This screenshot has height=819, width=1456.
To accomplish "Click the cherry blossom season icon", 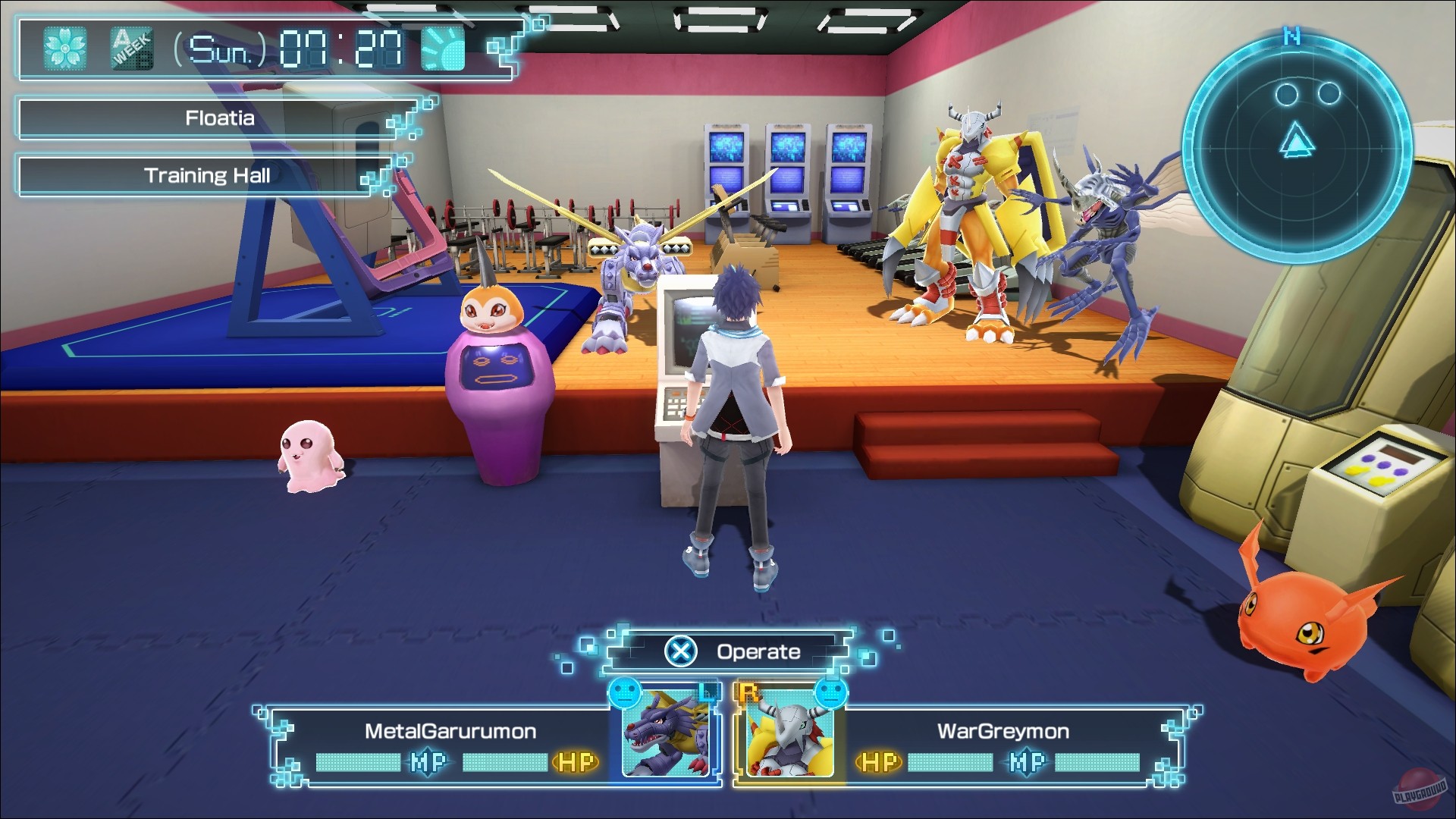I will click(67, 48).
